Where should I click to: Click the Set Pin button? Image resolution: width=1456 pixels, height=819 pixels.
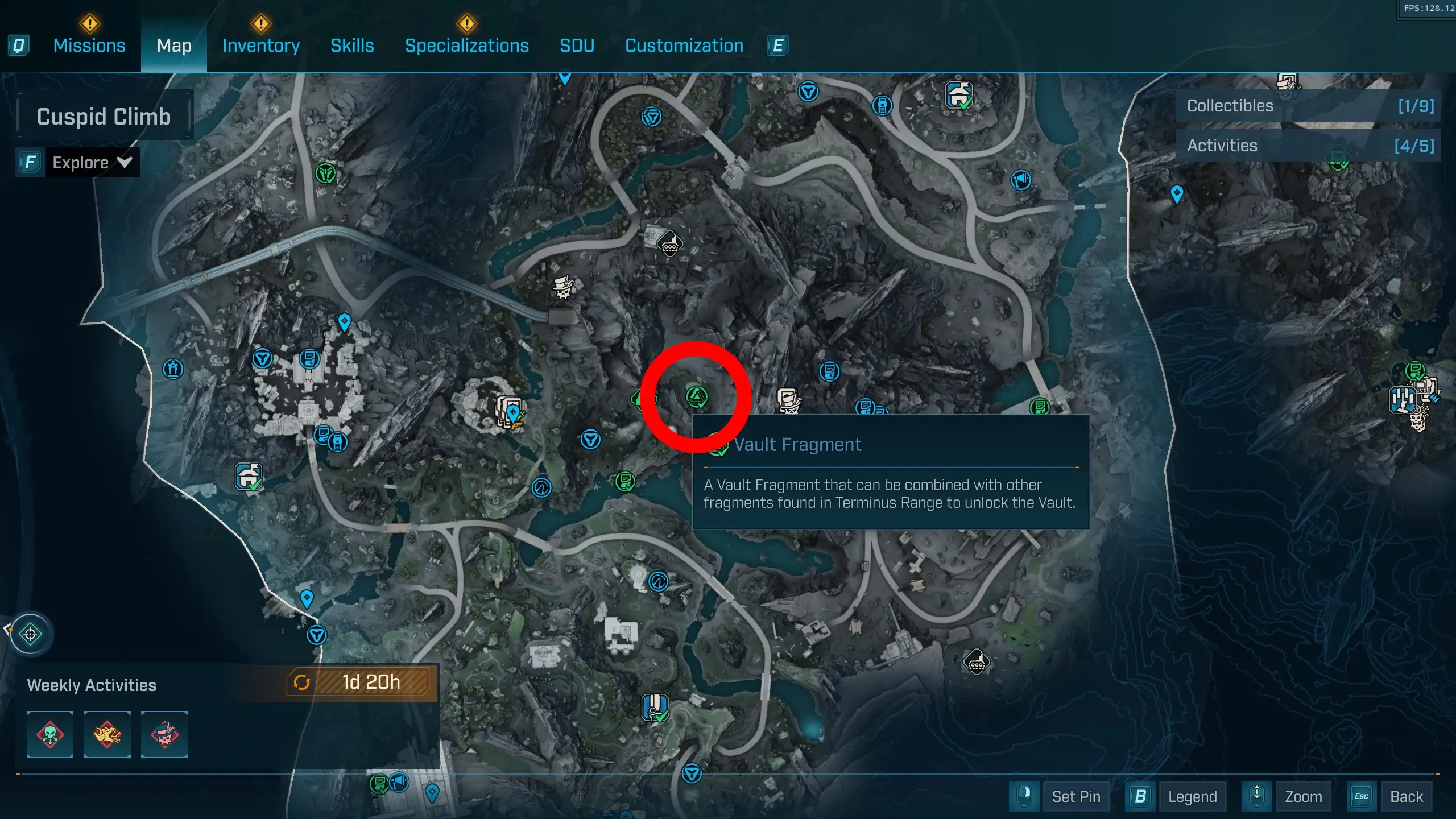tap(1076, 796)
